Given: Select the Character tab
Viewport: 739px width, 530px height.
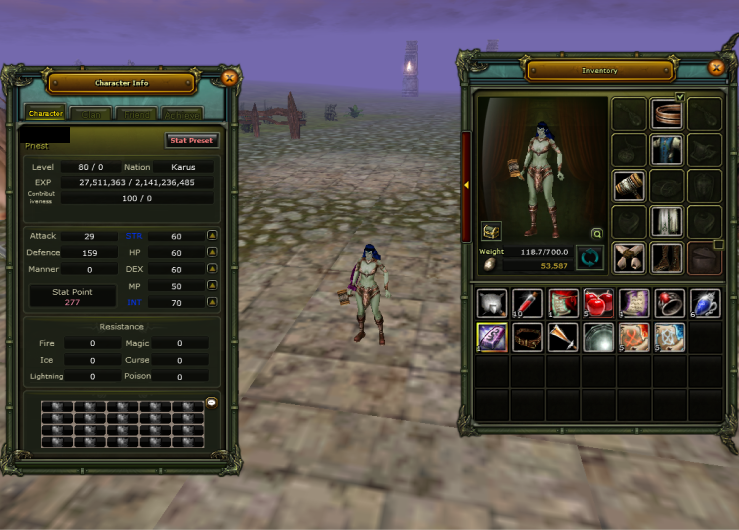Looking at the screenshot, I should click(46, 114).
